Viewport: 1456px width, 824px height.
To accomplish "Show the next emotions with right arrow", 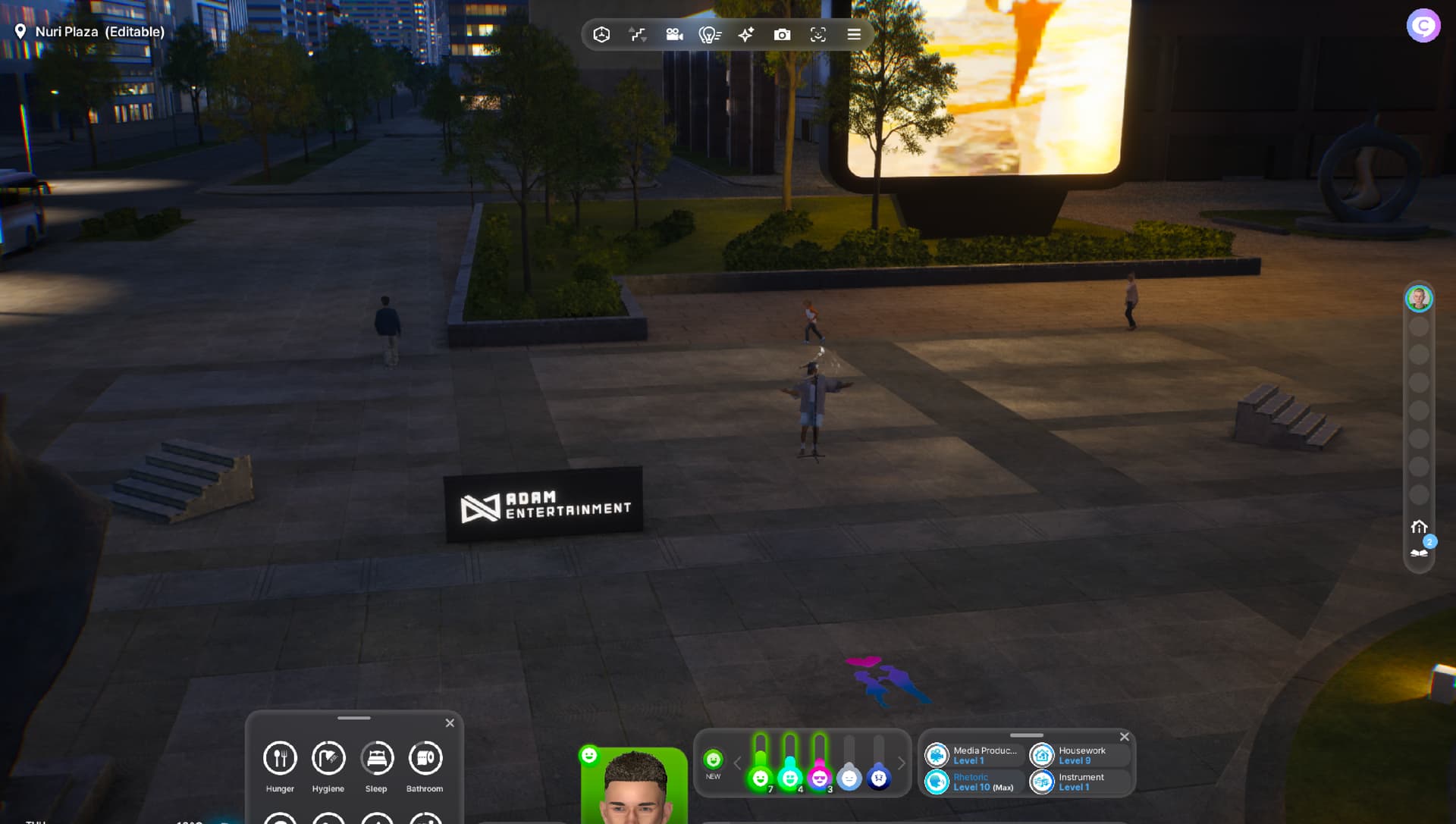I will point(902,763).
